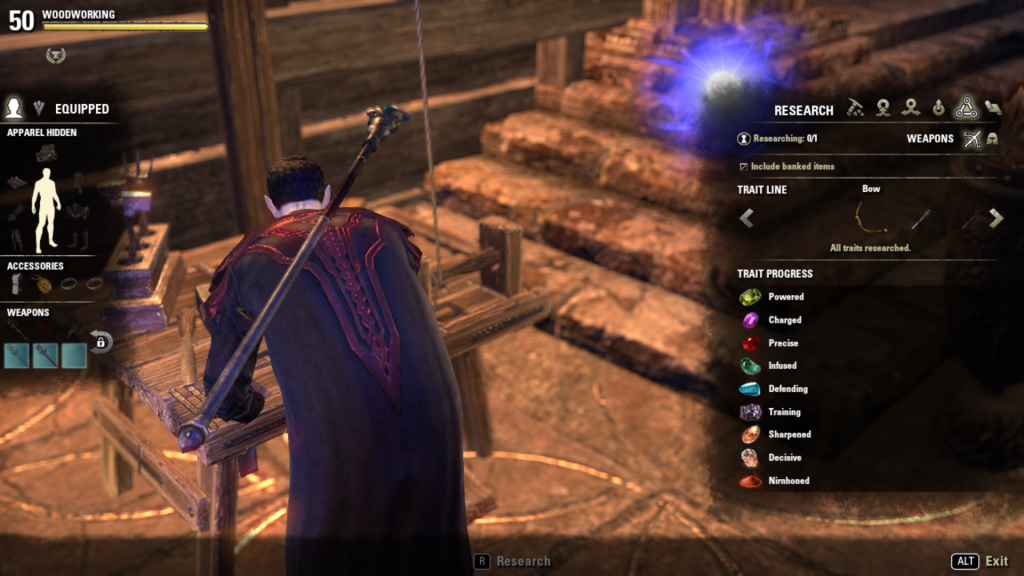Select the Bow trait line icon
This screenshot has height=576, width=1024.
pos(871,217)
